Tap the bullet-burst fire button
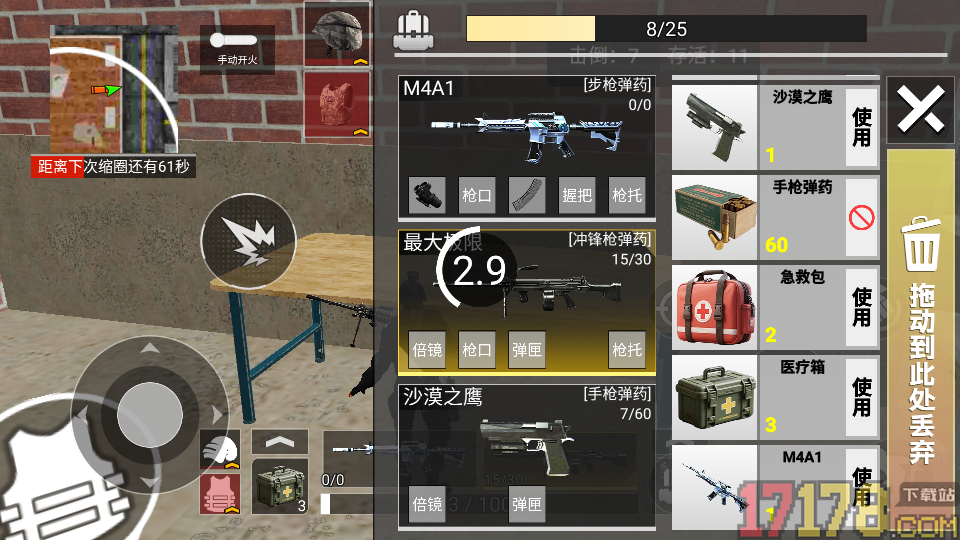Image resolution: width=960 pixels, height=540 pixels. pyautogui.click(x=247, y=241)
